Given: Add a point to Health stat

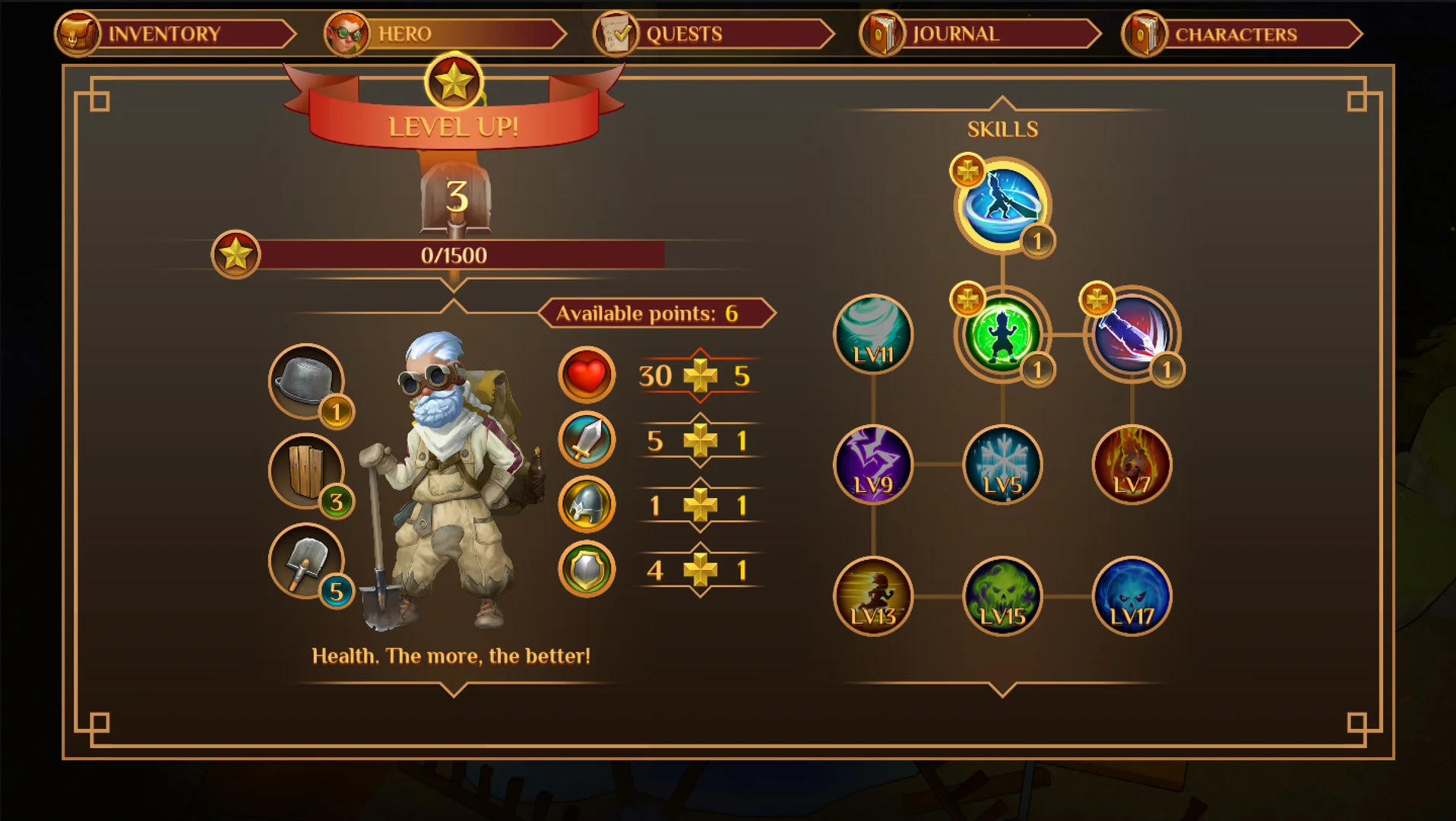Looking at the screenshot, I should [x=700, y=376].
